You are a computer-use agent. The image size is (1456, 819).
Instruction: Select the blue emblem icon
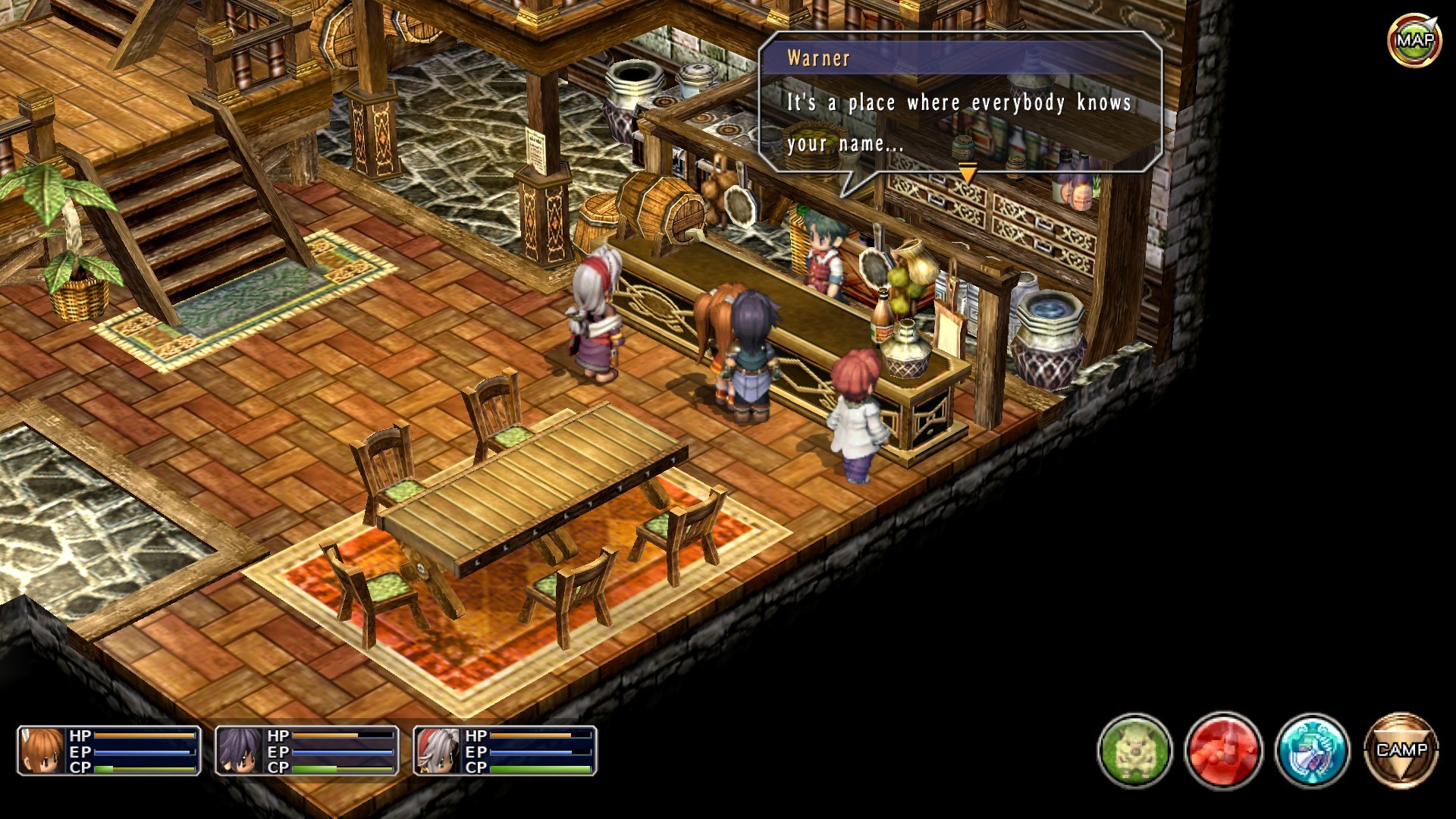(1312, 750)
